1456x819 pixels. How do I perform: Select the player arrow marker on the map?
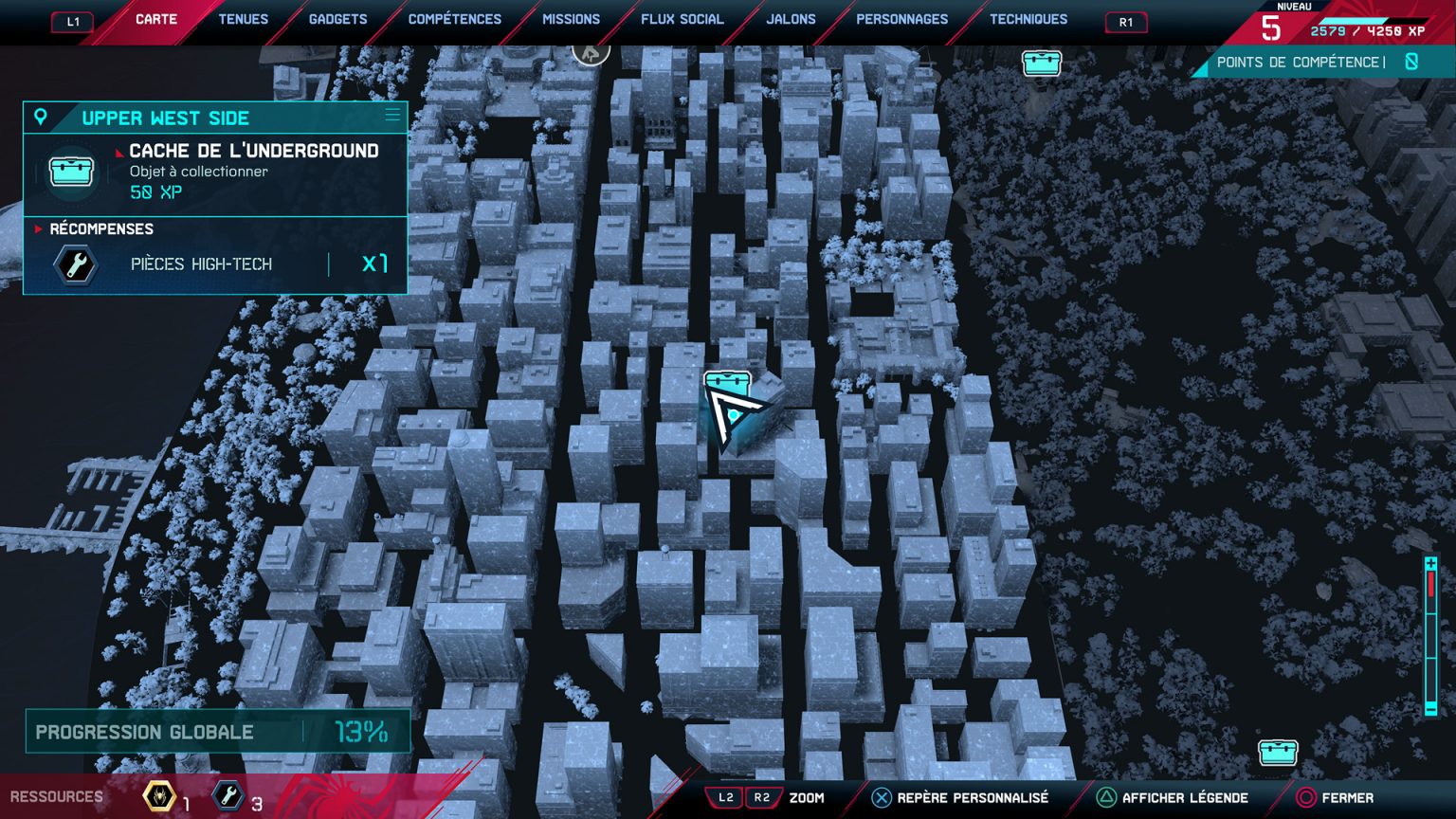tap(732, 417)
